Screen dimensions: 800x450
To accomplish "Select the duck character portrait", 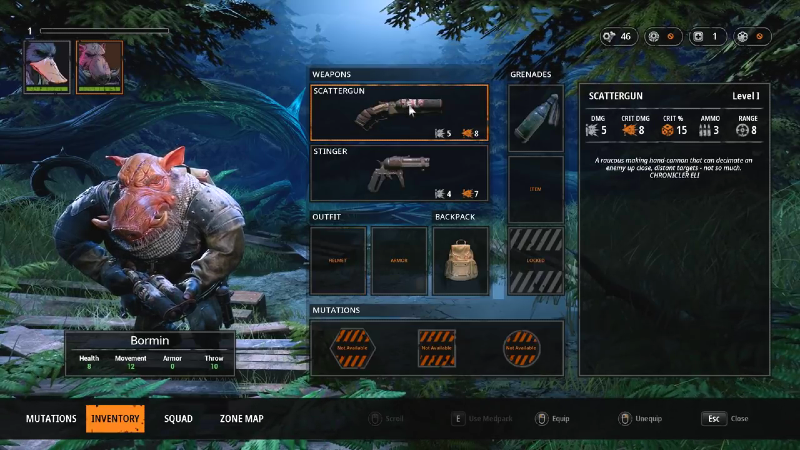I will (47, 66).
